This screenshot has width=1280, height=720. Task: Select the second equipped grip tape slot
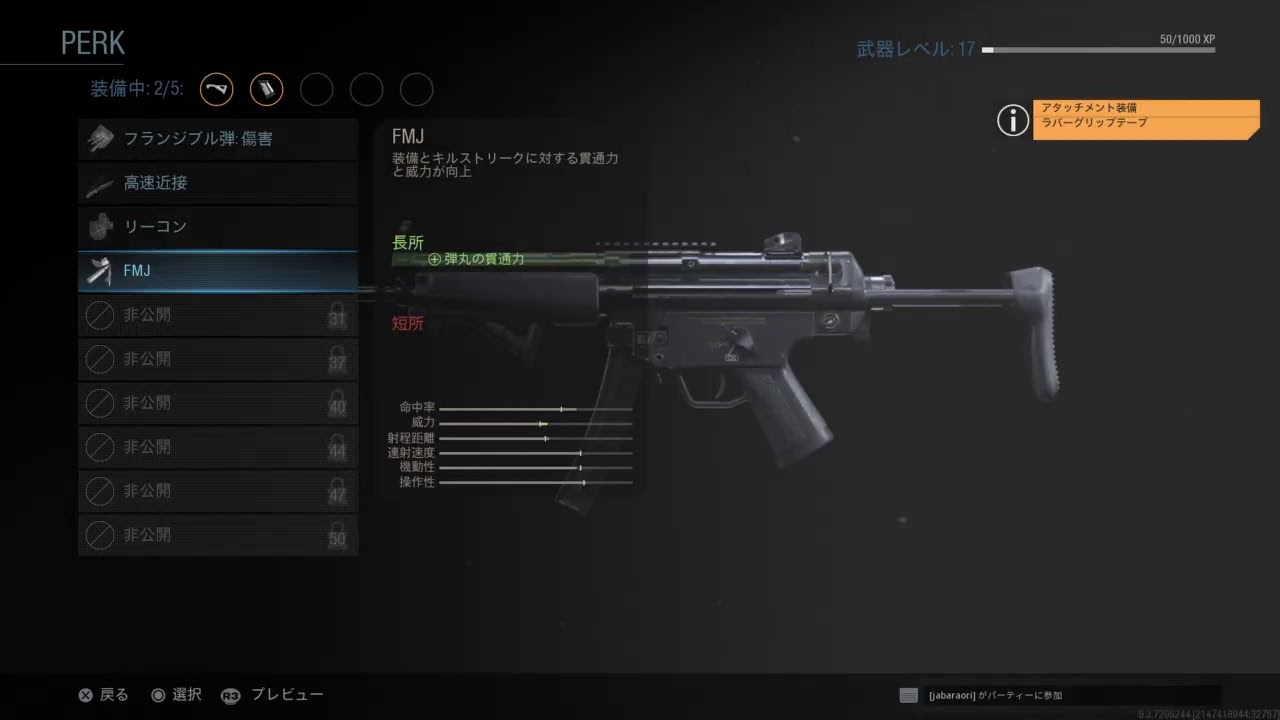[x=266, y=90]
